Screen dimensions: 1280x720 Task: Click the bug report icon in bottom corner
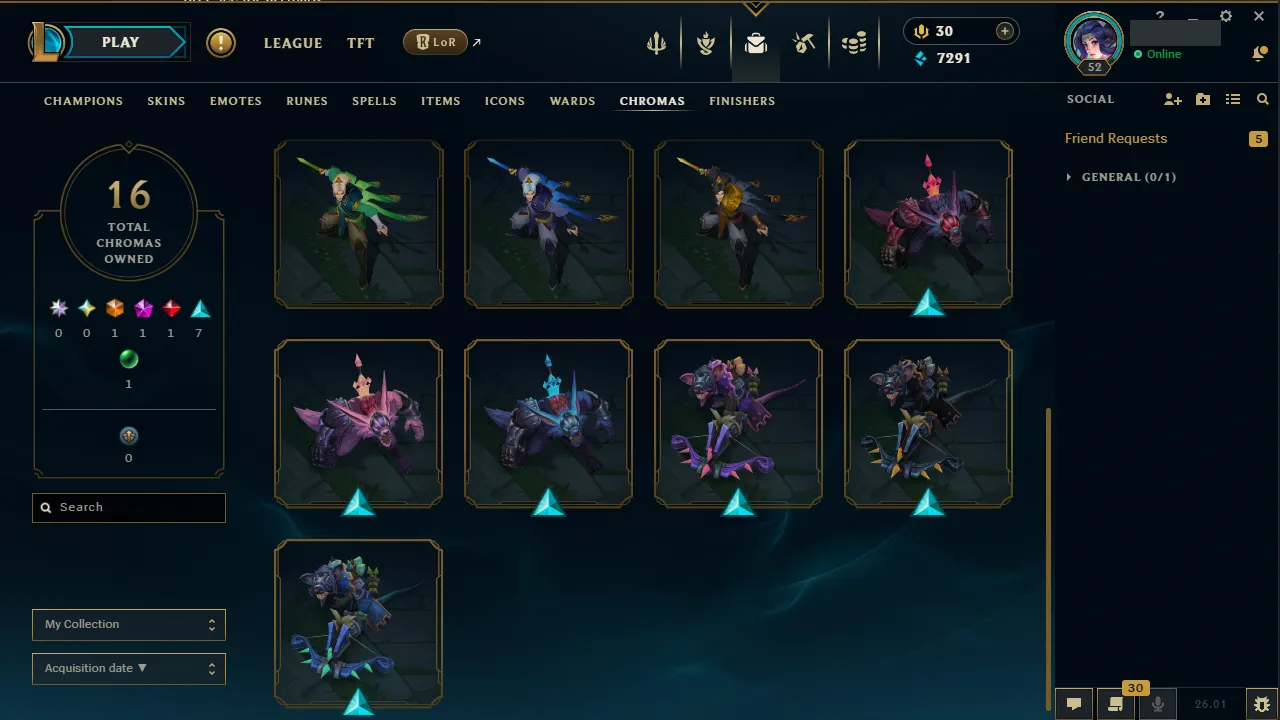(x=1262, y=703)
